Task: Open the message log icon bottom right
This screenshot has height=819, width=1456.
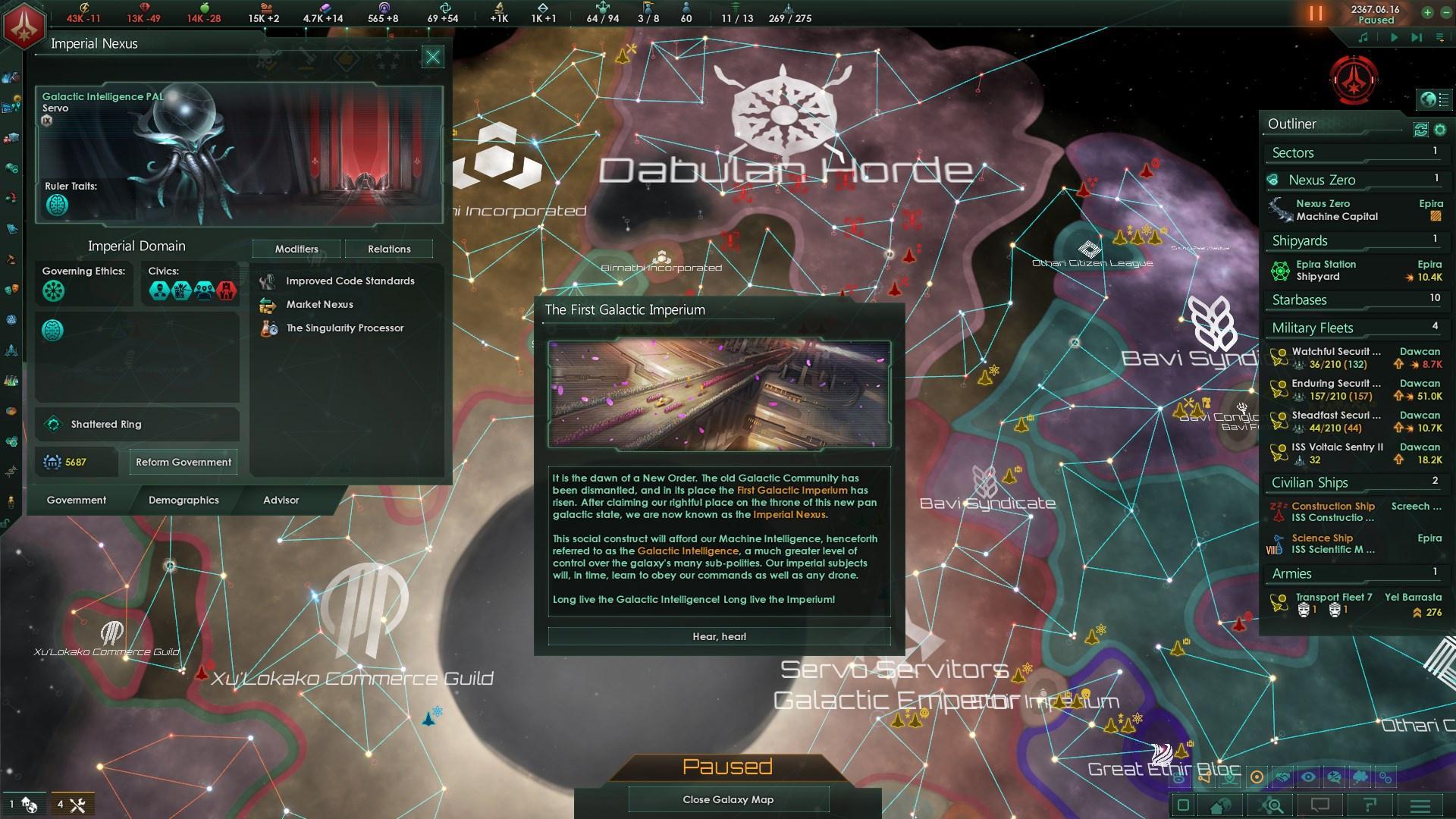Action: [x=1320, y=805]
